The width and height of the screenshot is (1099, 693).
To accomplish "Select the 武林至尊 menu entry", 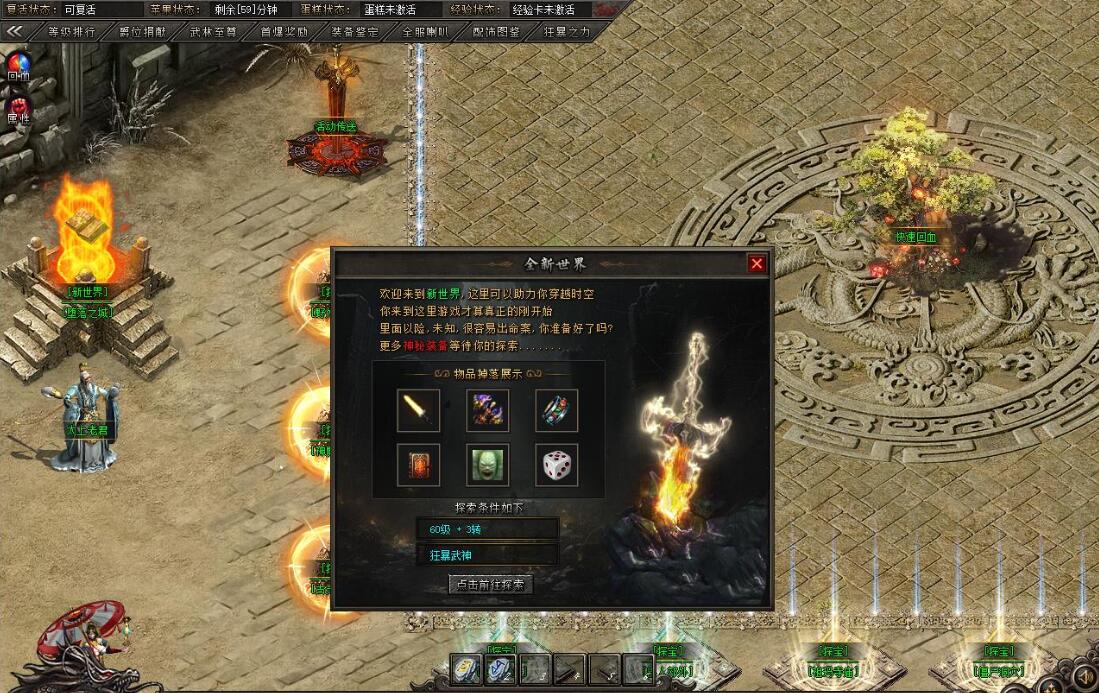I will 214,31.
